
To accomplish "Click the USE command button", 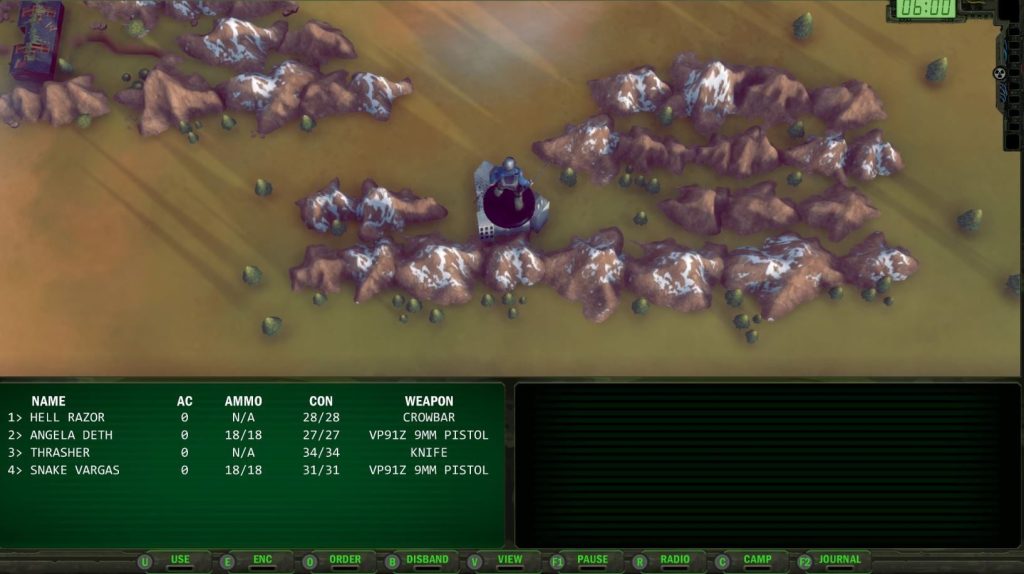I will [x=180, y=560].
